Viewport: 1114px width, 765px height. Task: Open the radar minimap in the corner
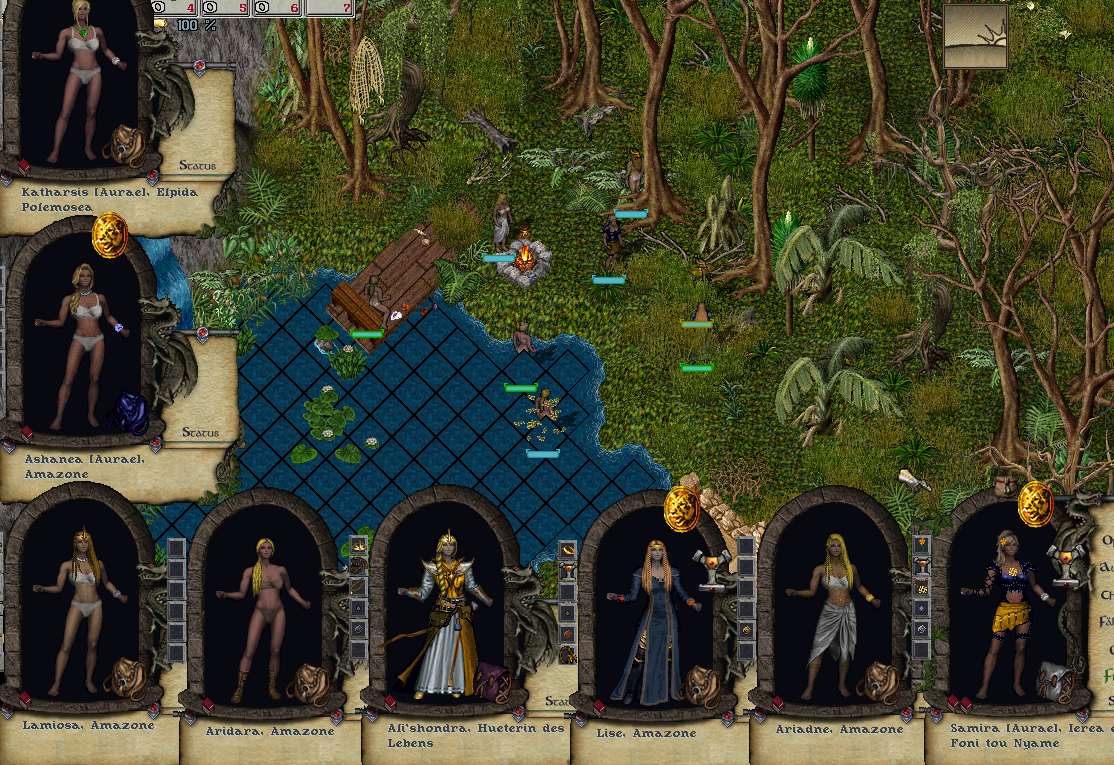click(975, 36)
